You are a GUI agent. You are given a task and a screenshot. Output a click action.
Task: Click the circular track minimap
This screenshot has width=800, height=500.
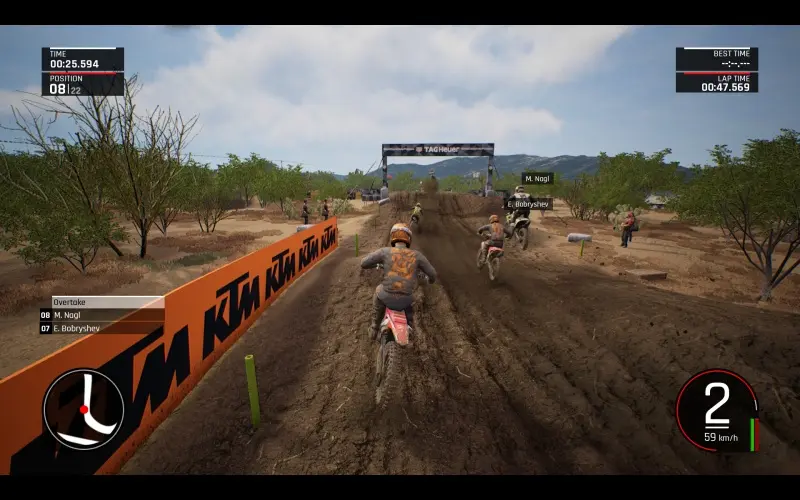point(83,408)
